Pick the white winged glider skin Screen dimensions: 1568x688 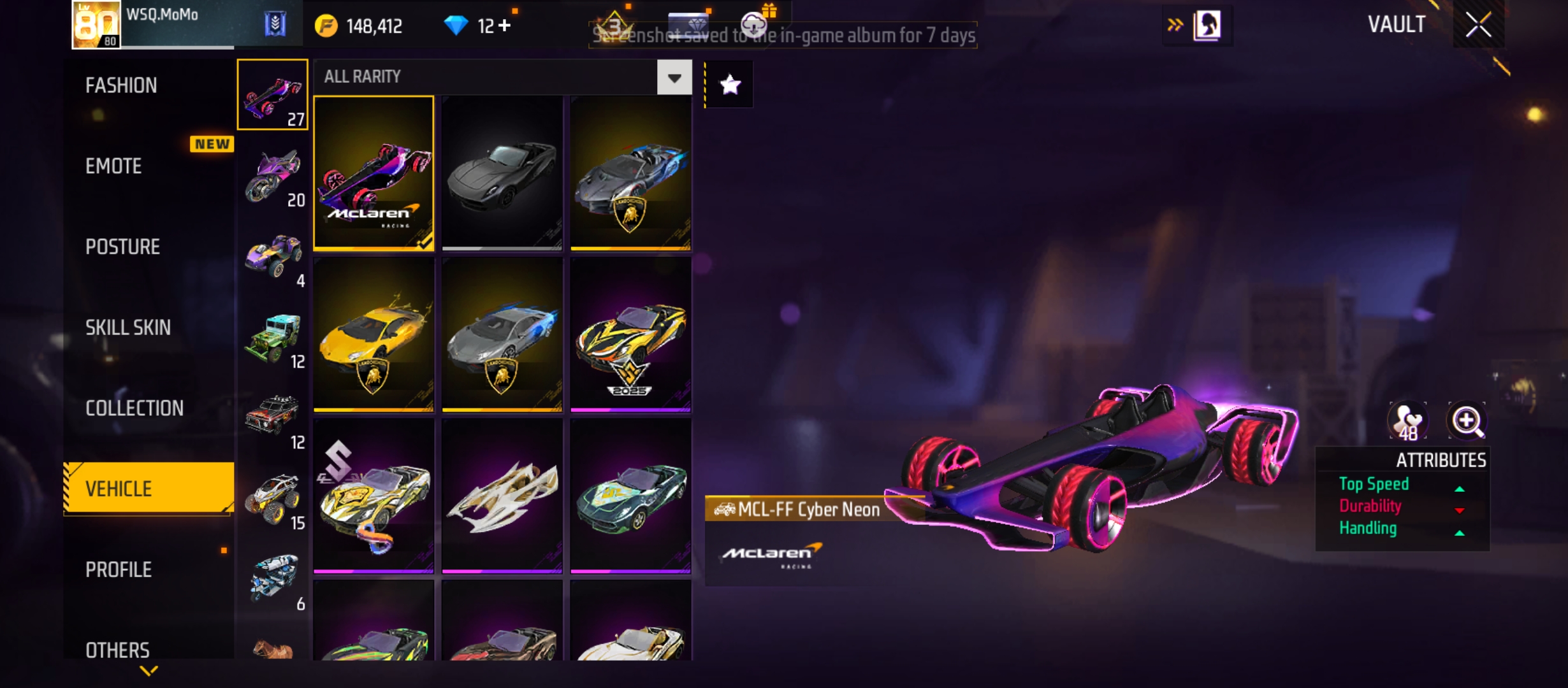tap(502, 496)
